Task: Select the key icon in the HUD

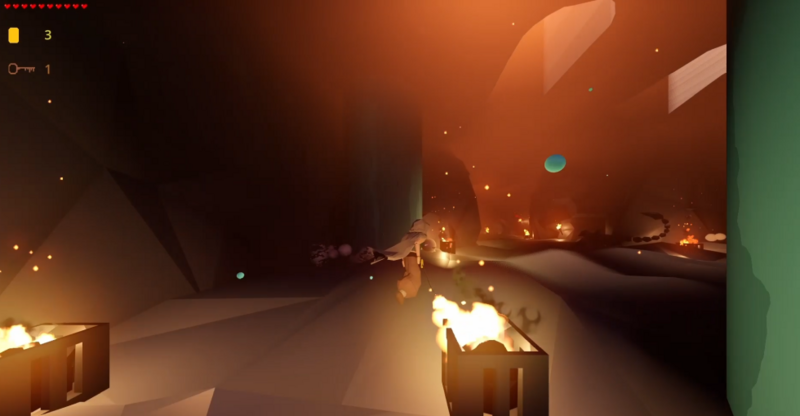Action: (x=21, y=69)
